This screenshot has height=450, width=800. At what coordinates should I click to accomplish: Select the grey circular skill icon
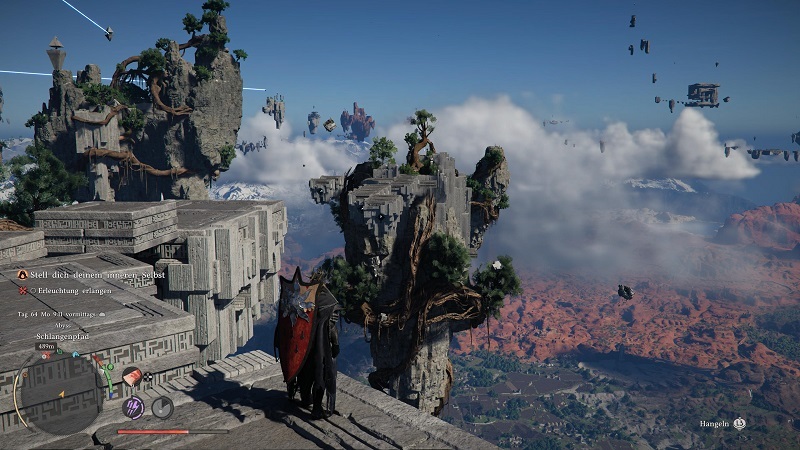162,406
